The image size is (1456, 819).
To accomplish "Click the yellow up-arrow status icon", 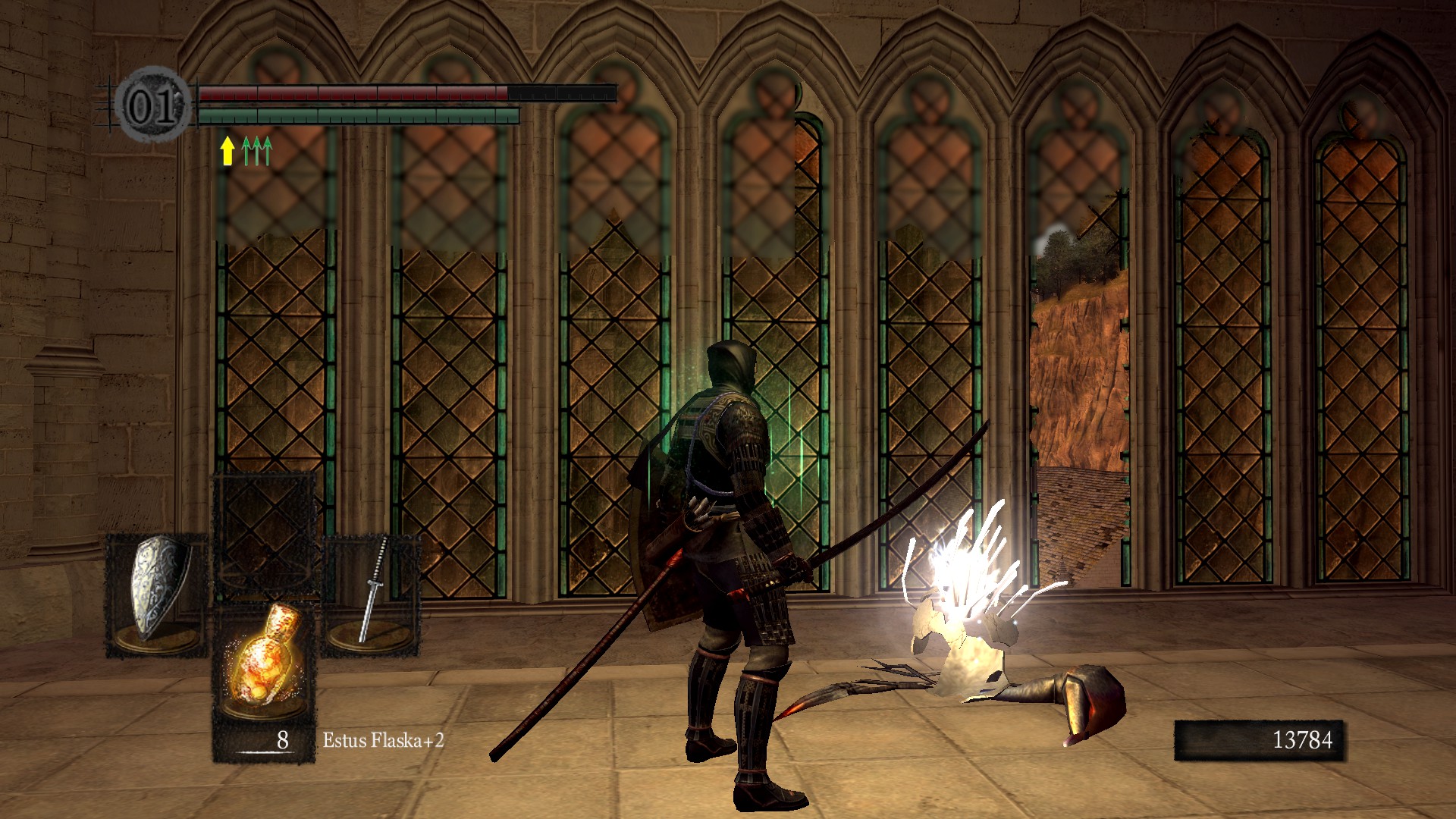I will pyautogui.click(x=227, y=150).
